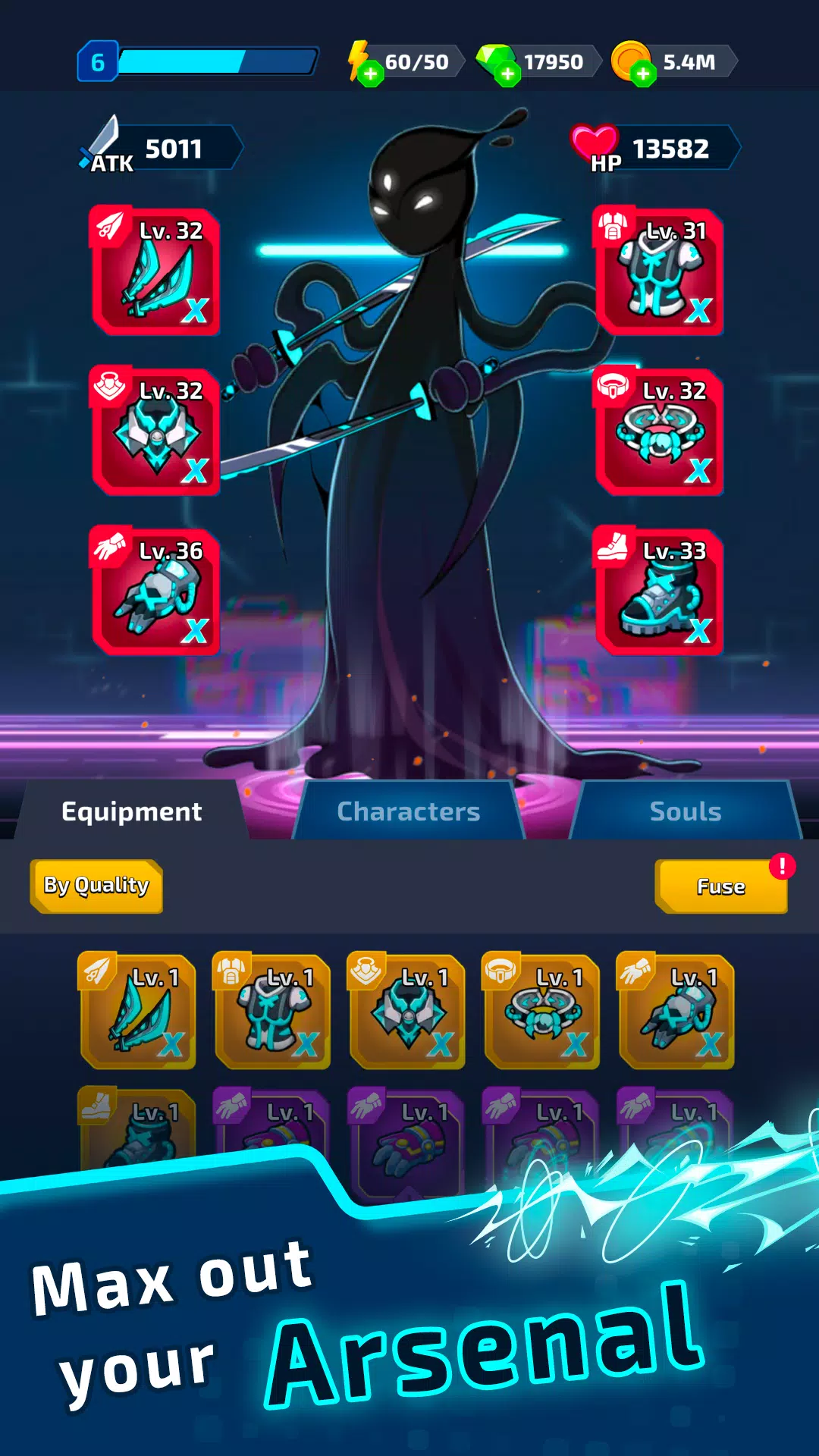
Task: Inspect the equipped Lv. 31 armor
Action: point(659,271)
